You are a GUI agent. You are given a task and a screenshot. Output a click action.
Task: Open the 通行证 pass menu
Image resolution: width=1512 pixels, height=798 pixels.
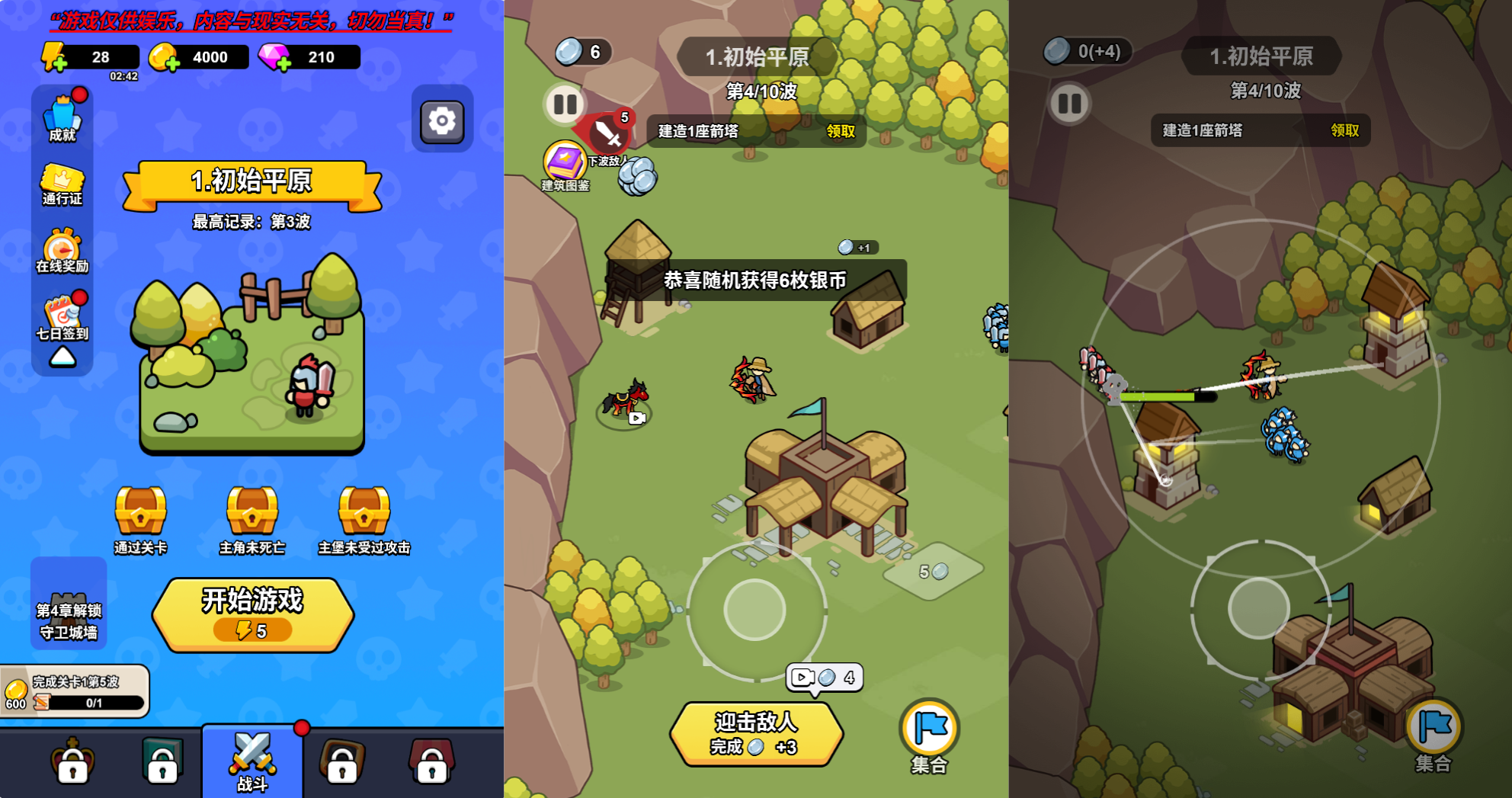tap(61, 183)
